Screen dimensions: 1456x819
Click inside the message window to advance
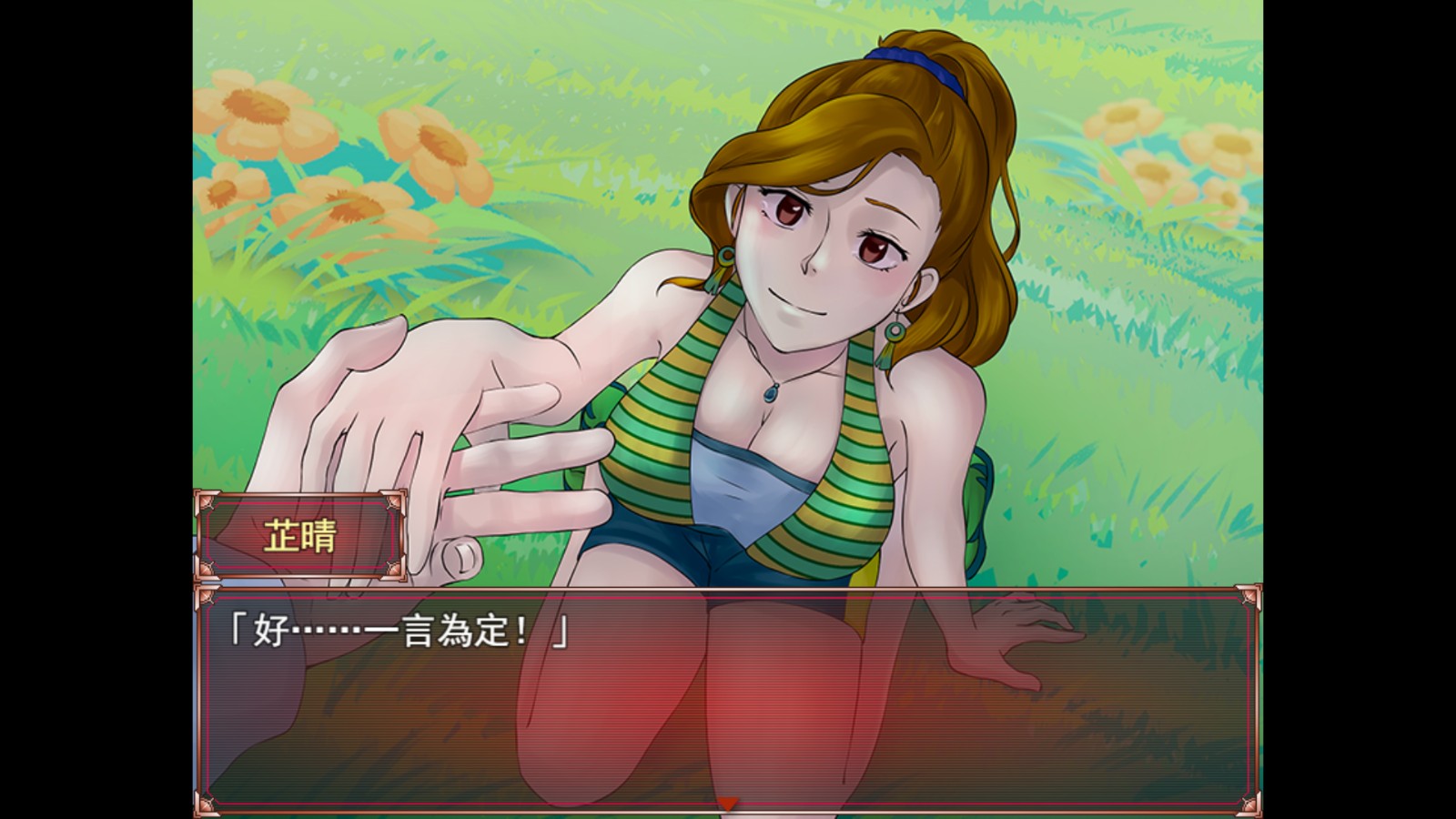pos(728,710)
